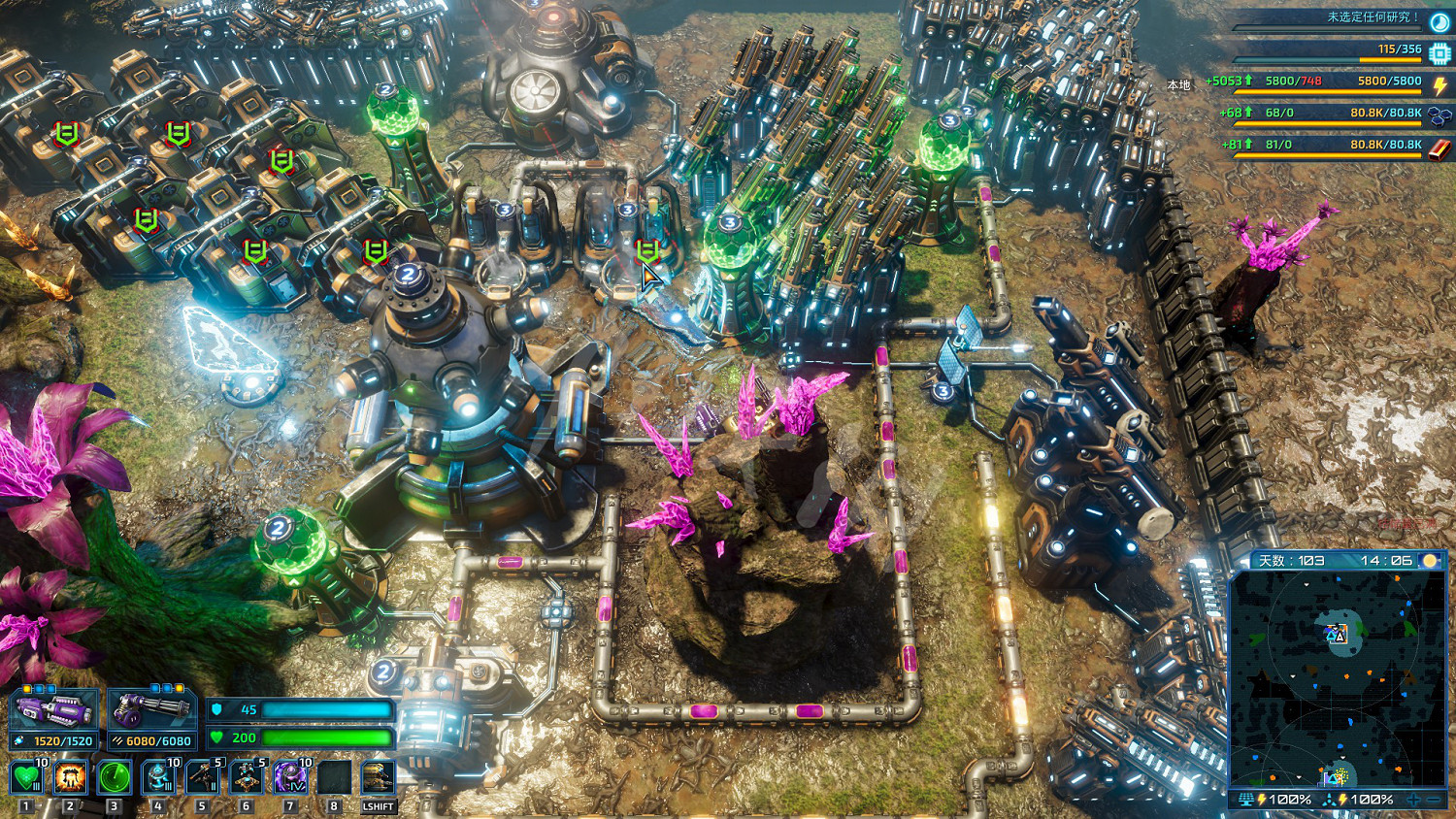Activate the explosion ability in the hotbar
1456x819 pixels.
tap(70, 777)
